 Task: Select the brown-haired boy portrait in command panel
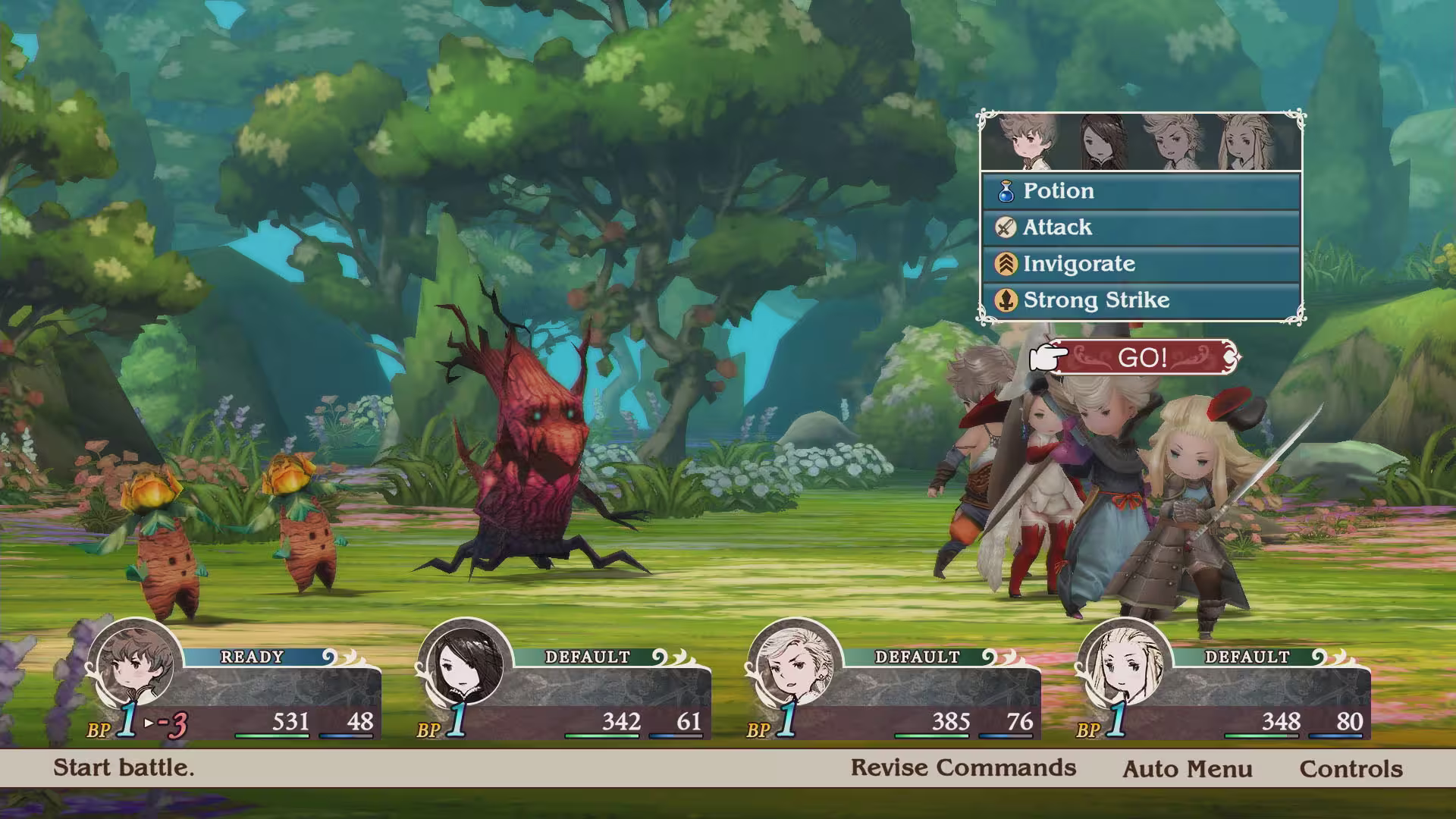[x=1021, y=143]
